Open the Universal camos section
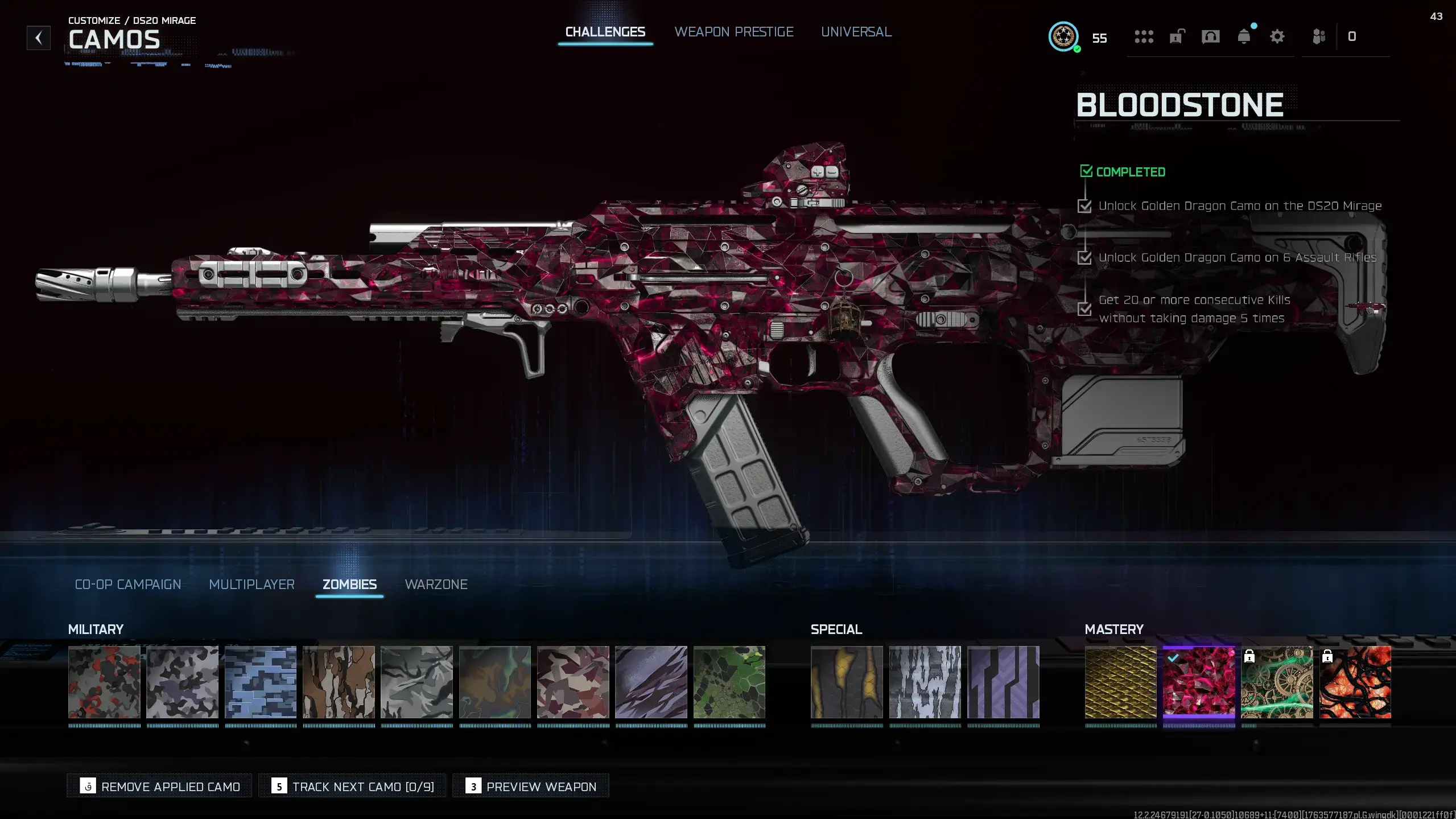This screenshot has width=1456, height=819. [856, 32]
